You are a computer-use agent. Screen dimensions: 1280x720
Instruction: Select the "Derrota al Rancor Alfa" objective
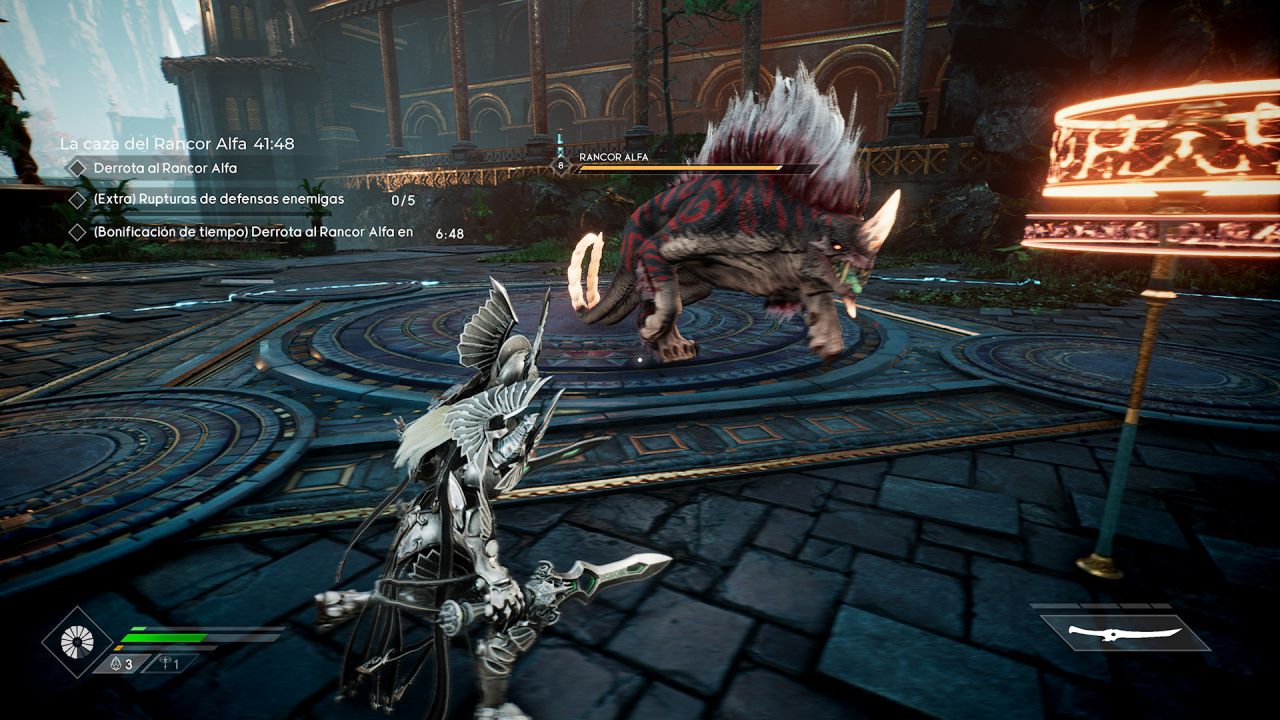click(165, 168)
